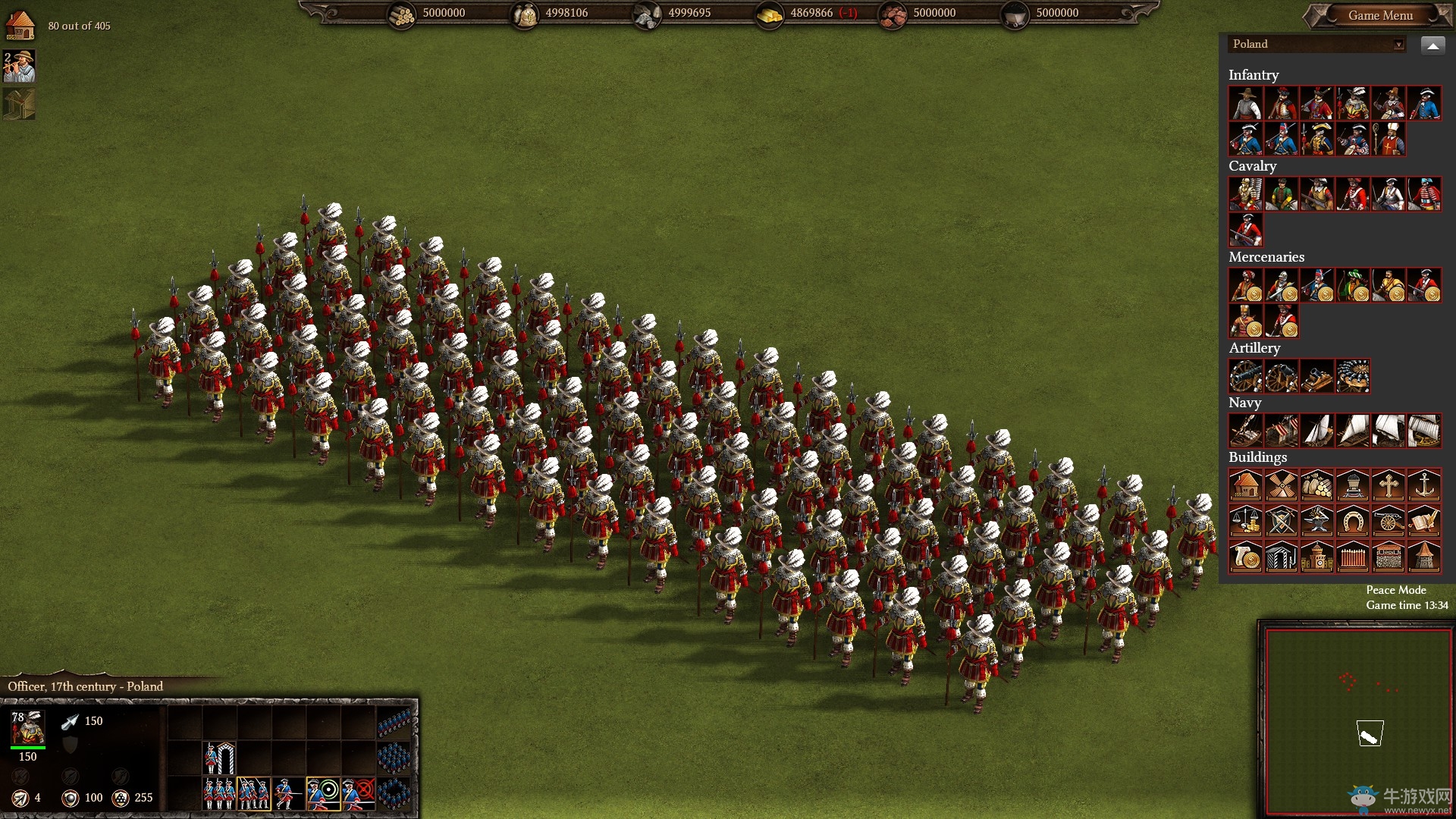
Task: Place the windmill building
Action: (1282, 485)
